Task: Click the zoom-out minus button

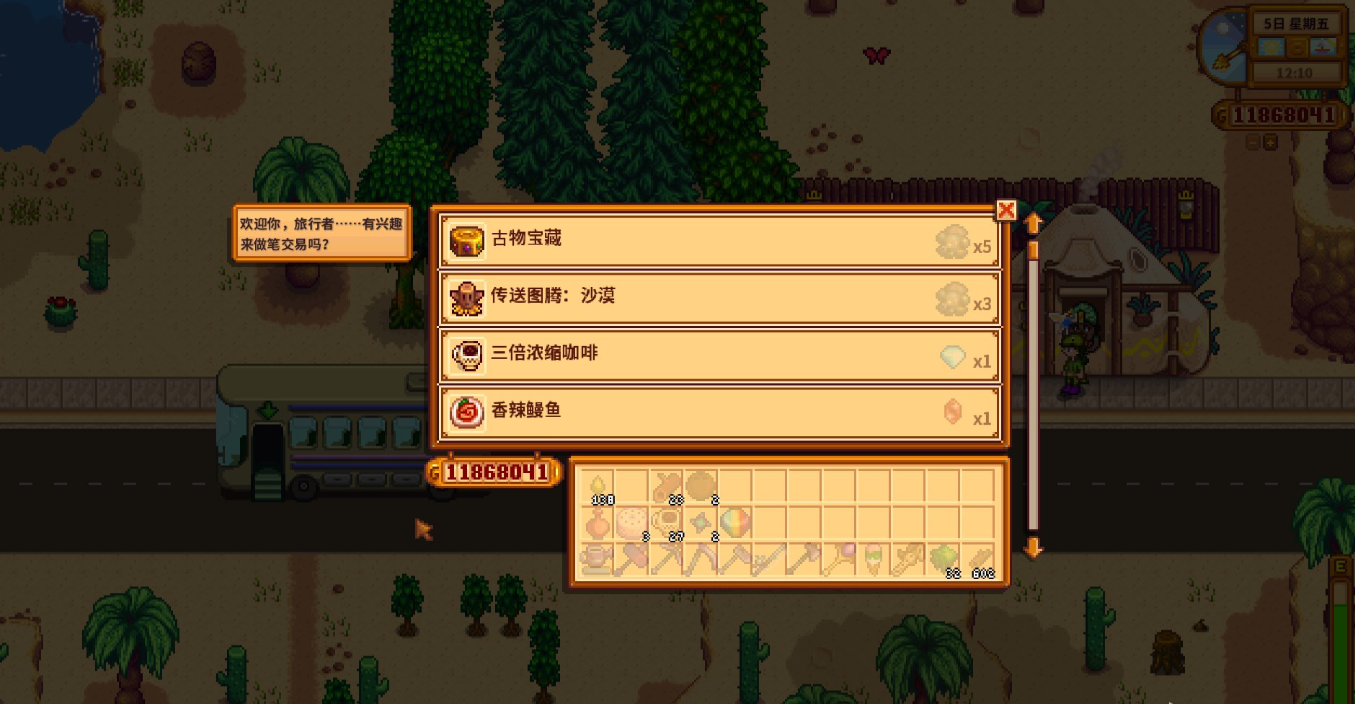Action: [1253, 143]
